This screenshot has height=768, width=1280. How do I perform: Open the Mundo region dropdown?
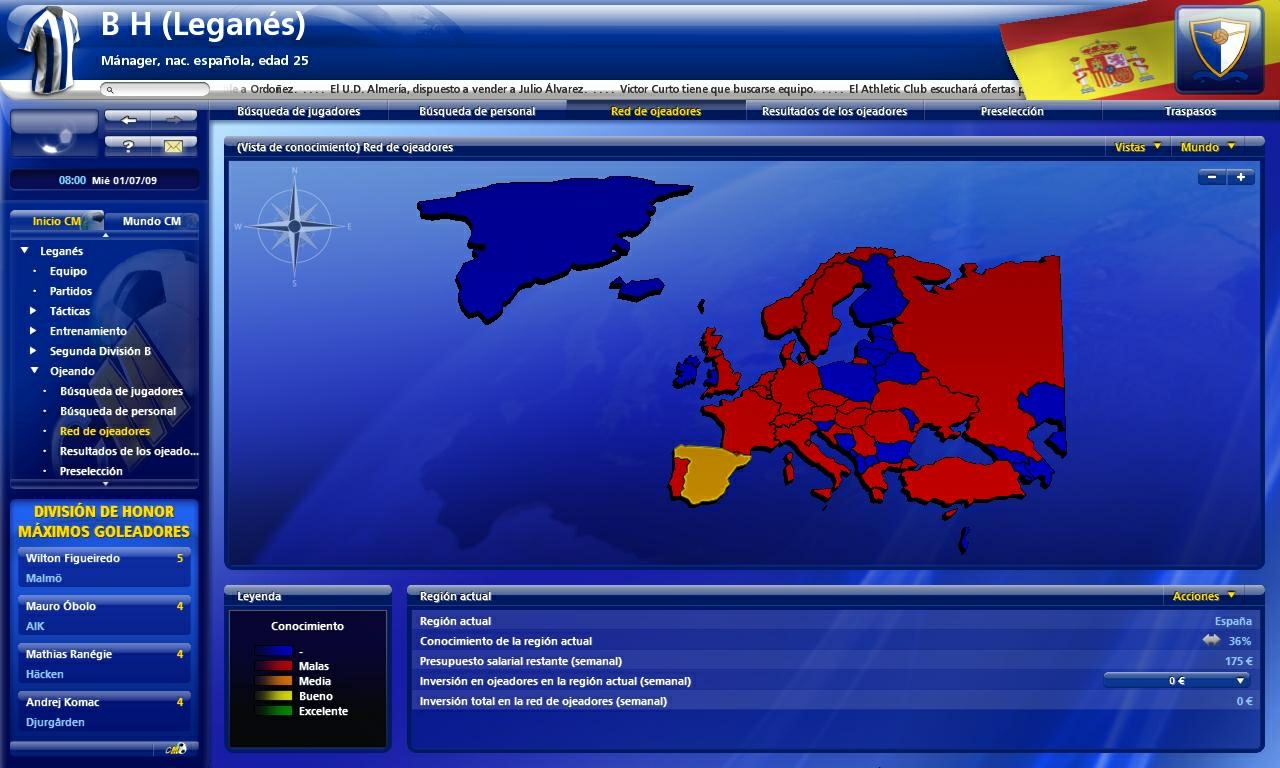coord(1207,146)
